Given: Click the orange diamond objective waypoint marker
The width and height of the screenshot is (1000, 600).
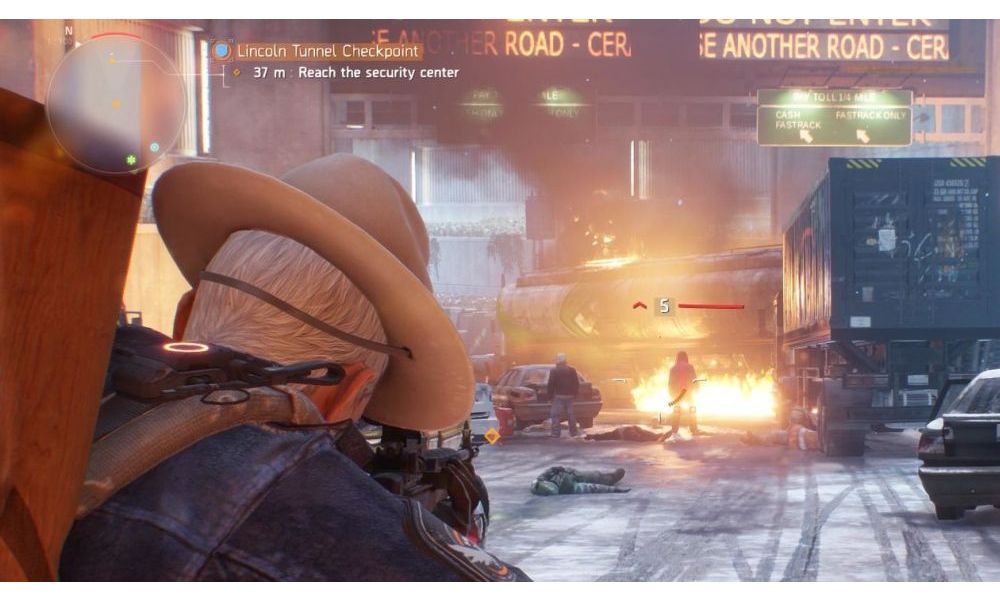Looking at the screenshot, I should pos(492,436).
